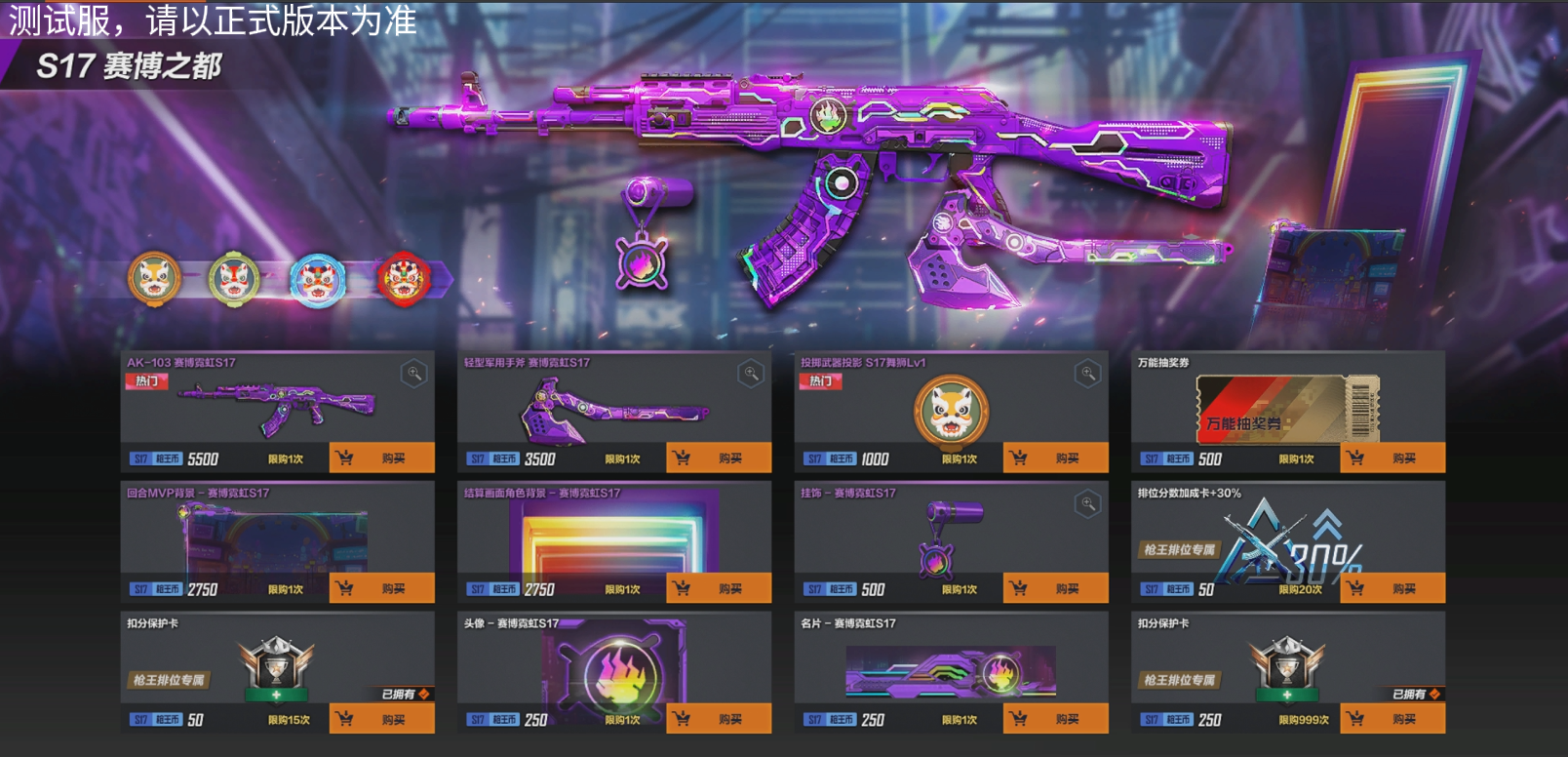Purchase the 结算画面角色背景 for 2750
The image size is (1568, 757).
[x=719, y=588]
